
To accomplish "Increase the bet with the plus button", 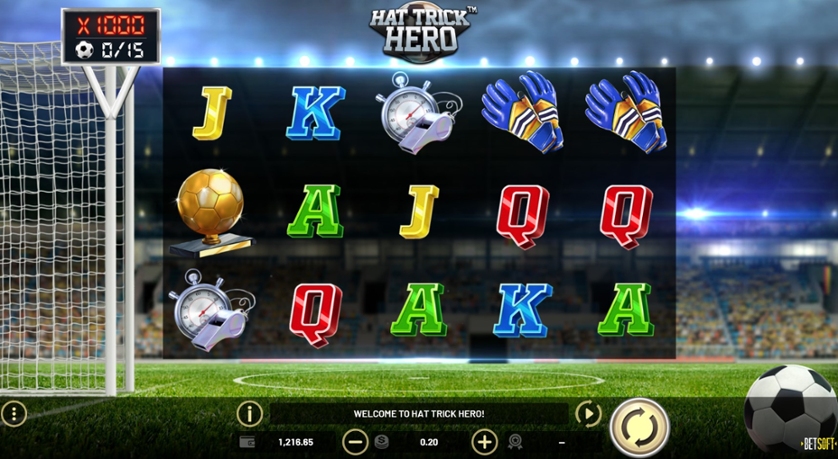I will coord(484,441).
